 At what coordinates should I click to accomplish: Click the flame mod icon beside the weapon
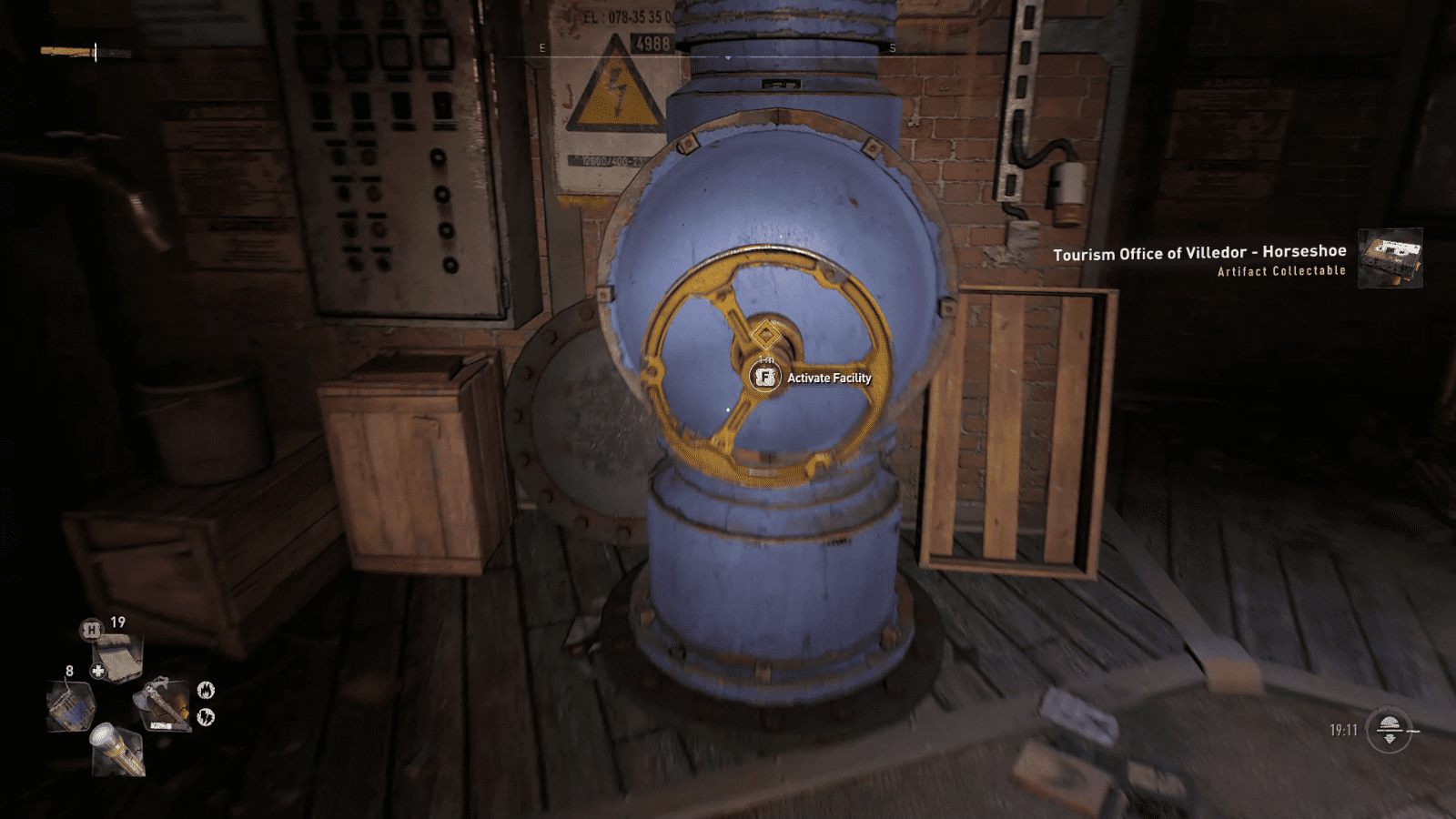click(x=205, y=690)
